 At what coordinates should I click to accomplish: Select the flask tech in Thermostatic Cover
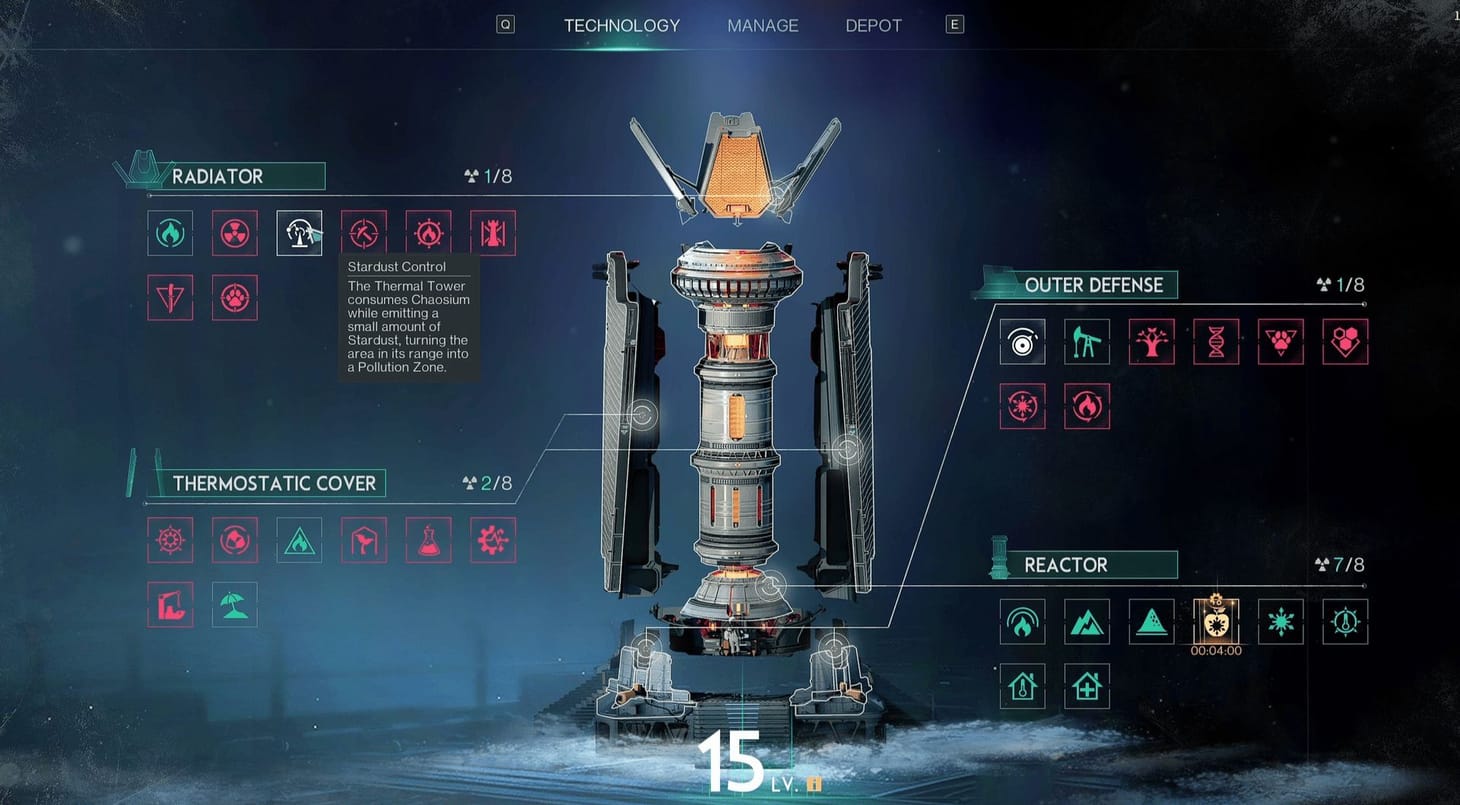point(428,539)
